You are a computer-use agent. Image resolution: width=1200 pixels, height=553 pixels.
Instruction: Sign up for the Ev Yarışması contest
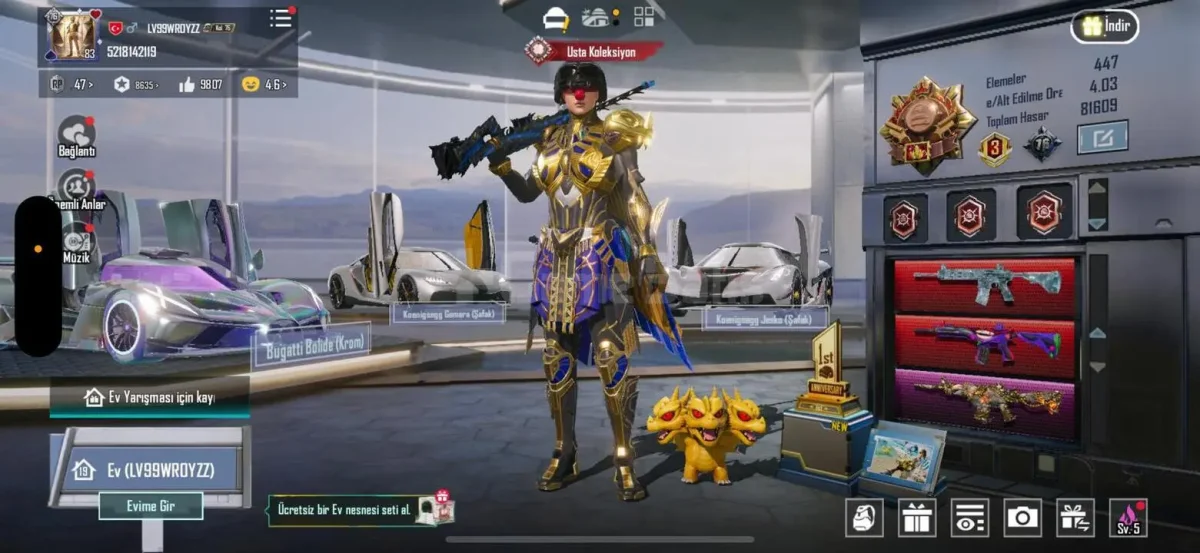pos(150,397)
